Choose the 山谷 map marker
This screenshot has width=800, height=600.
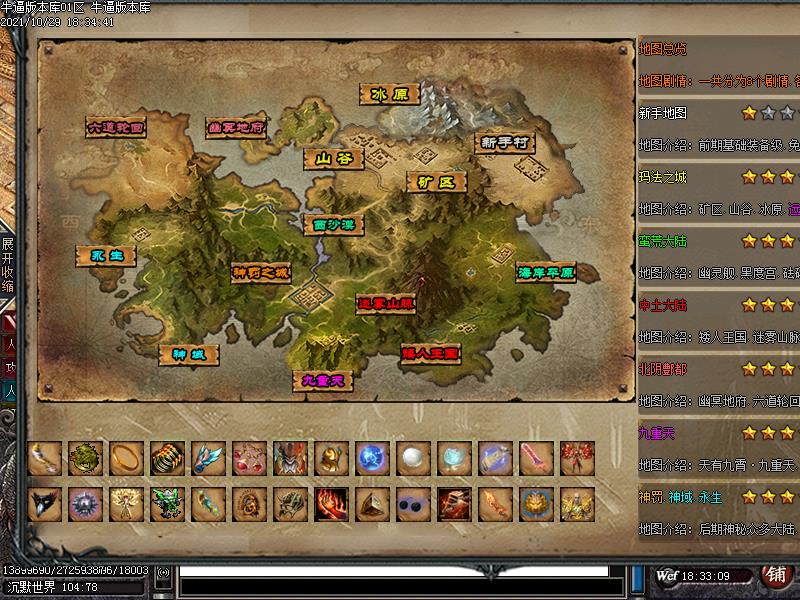point(334,158)
